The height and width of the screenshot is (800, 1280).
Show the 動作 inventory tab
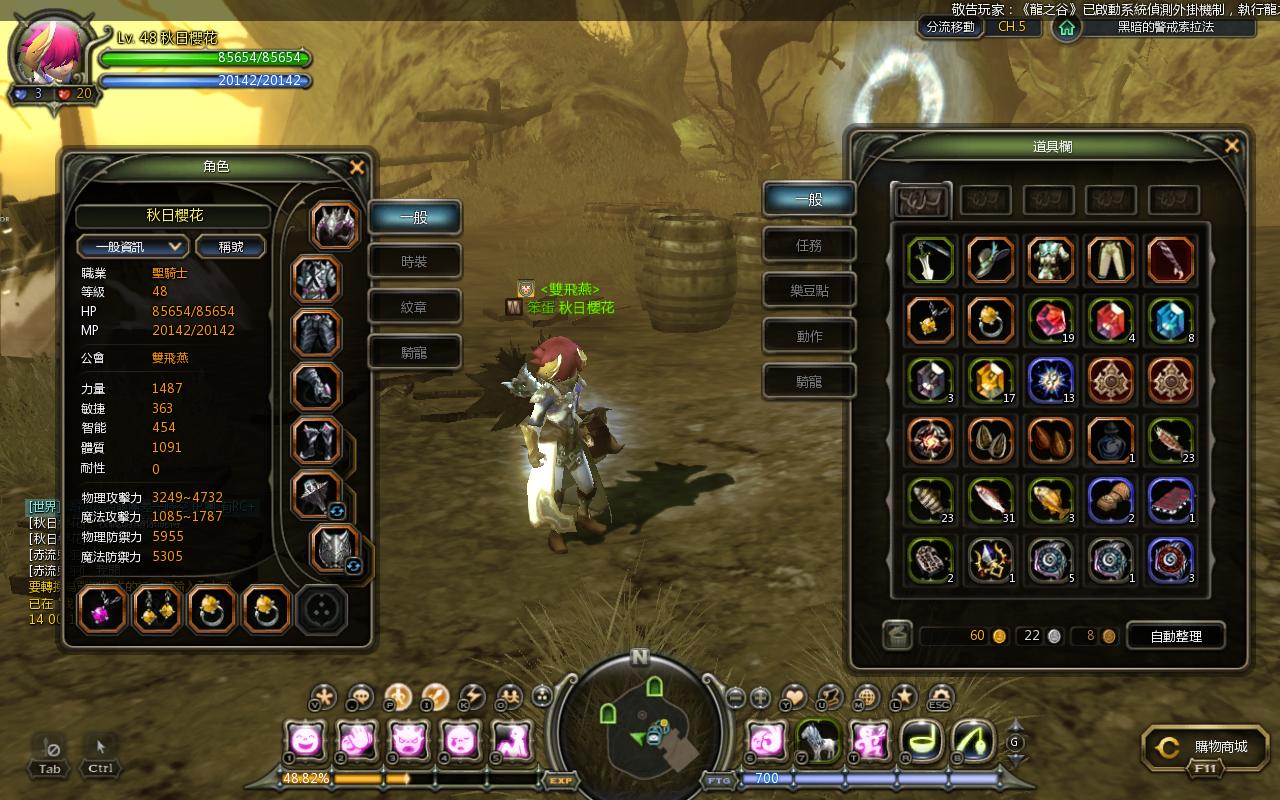click(809, 336)
